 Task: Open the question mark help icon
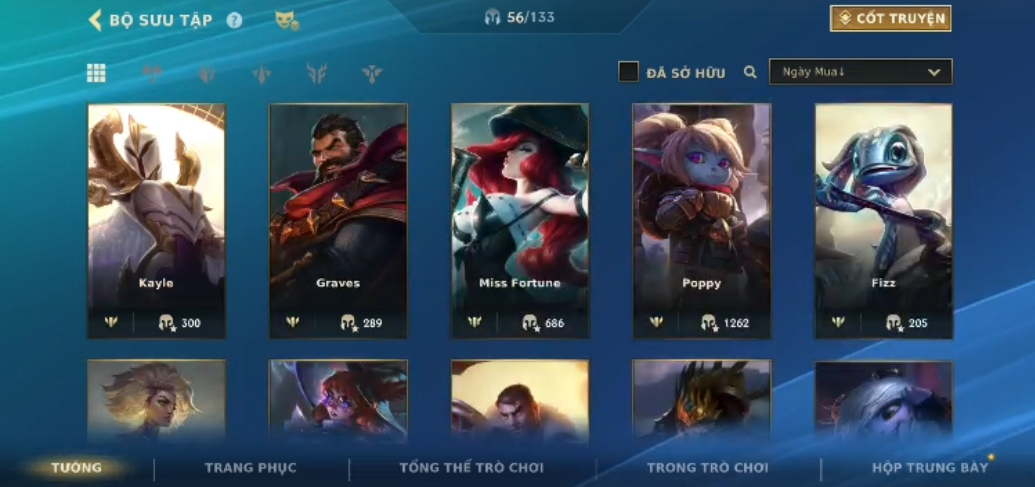coord(234,20)
